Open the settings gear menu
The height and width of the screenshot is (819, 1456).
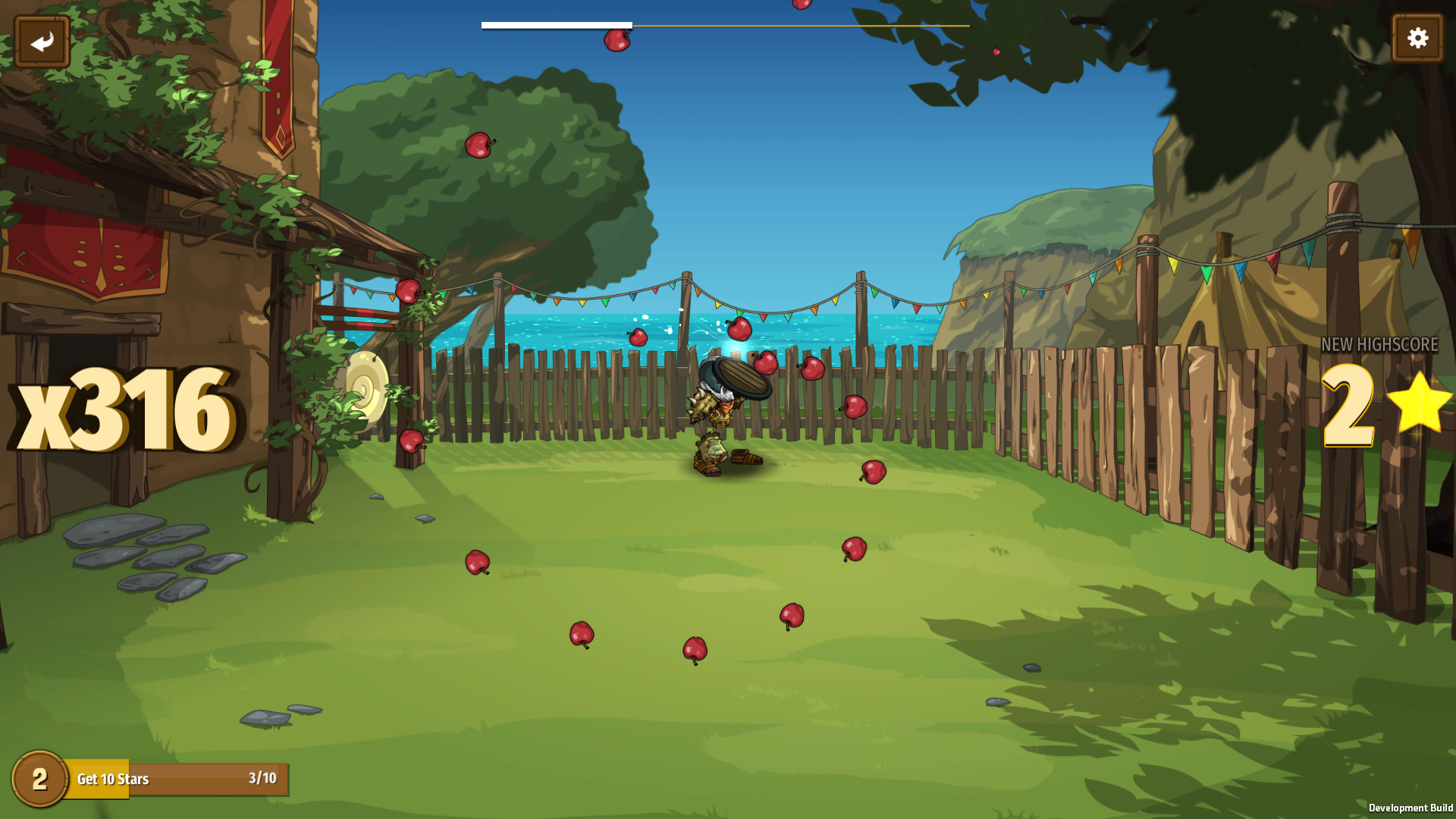[1417, 36]
